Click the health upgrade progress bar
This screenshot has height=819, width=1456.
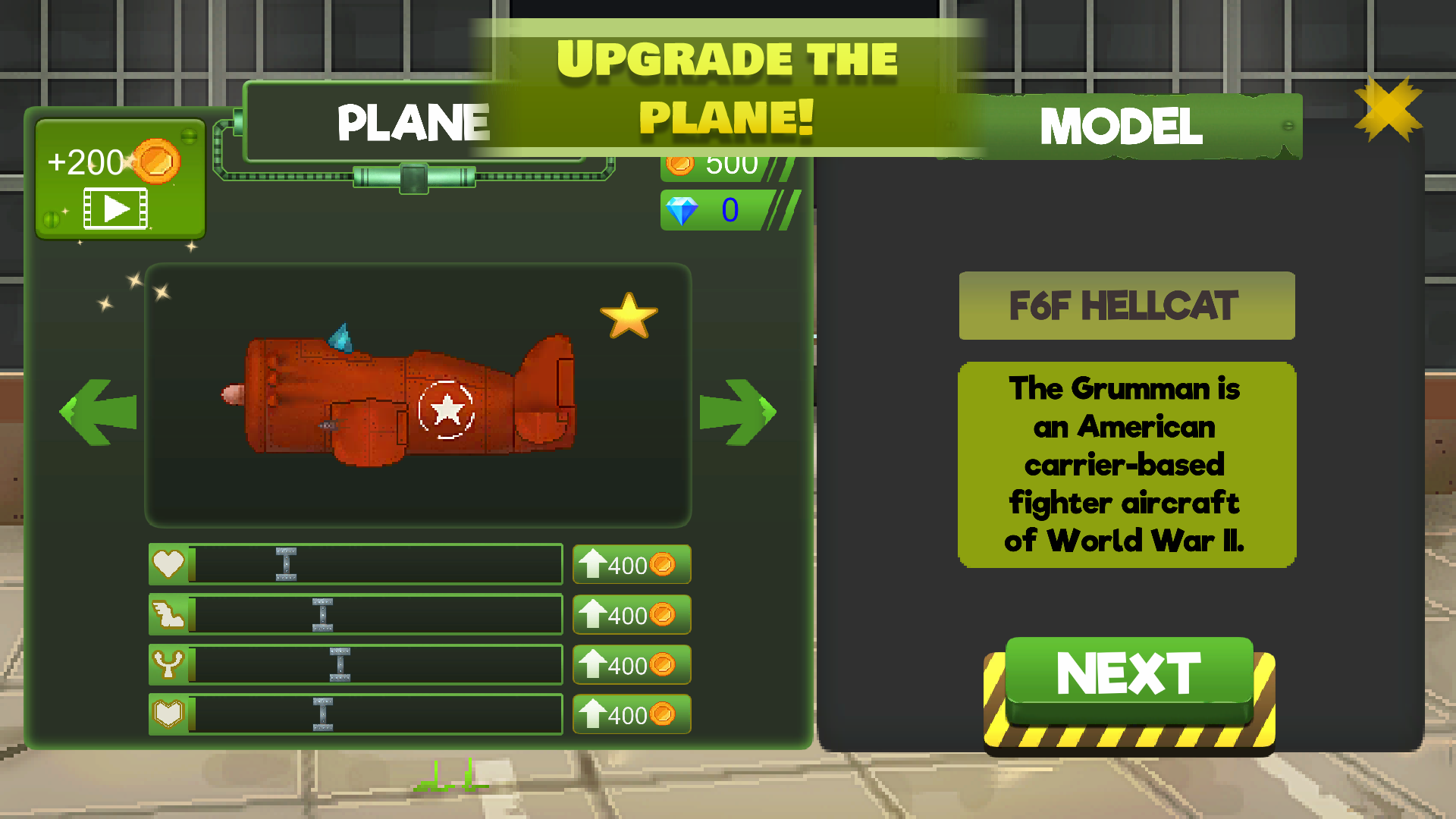377,563
